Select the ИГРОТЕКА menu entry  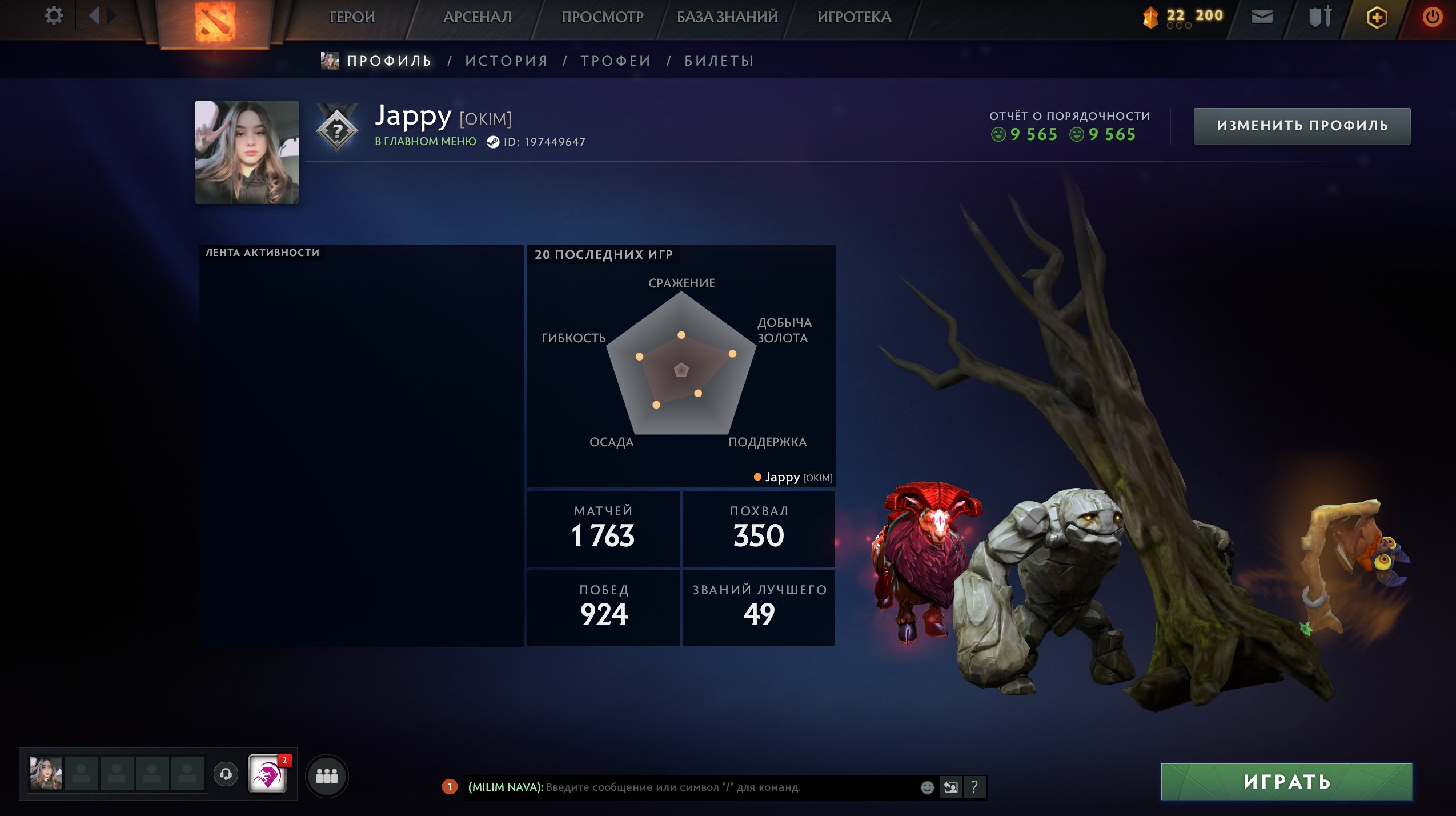pyautogui.click(x=854, y=17)
